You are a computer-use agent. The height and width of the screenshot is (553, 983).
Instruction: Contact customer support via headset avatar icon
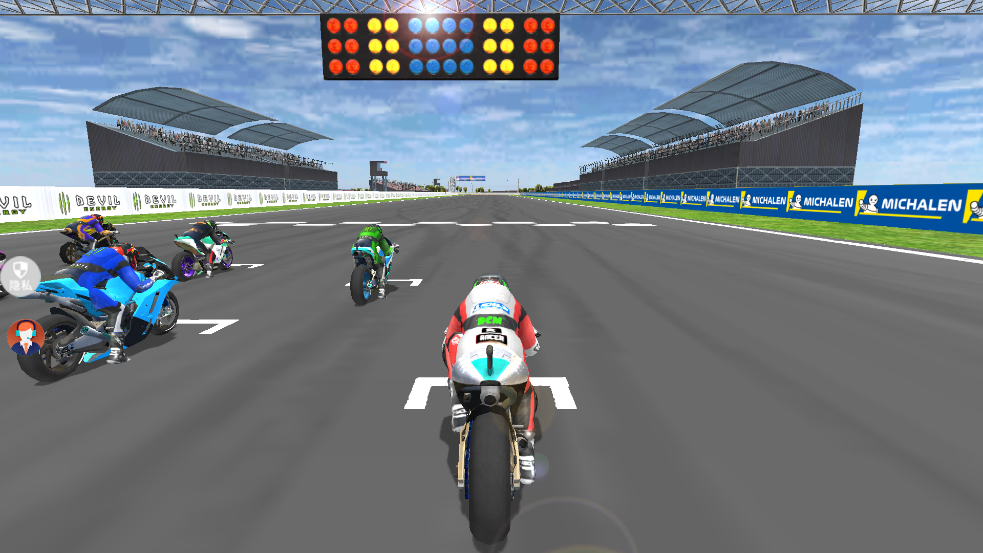(25, 336)
